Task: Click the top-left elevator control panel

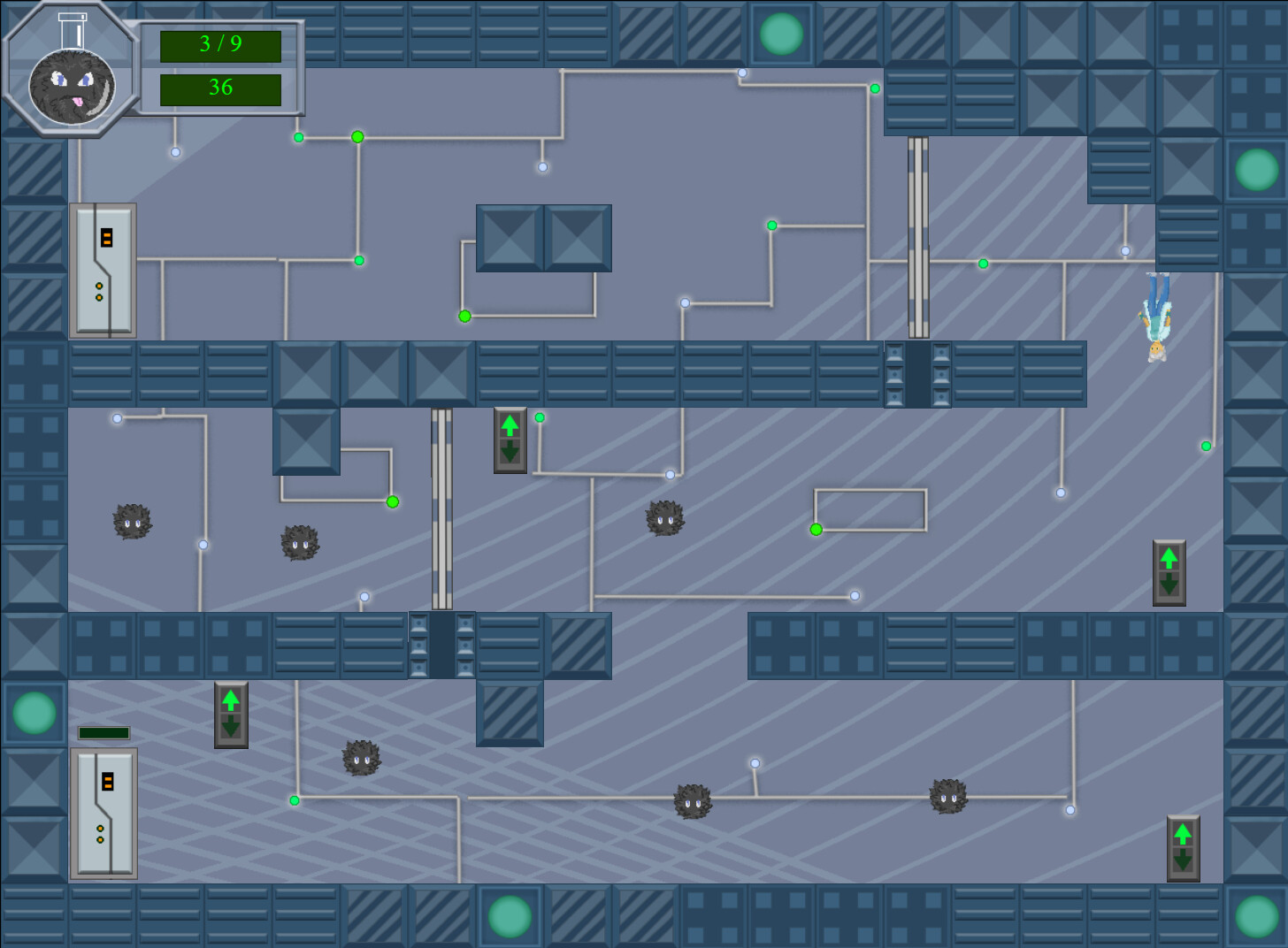Action: tap(103, 271)
